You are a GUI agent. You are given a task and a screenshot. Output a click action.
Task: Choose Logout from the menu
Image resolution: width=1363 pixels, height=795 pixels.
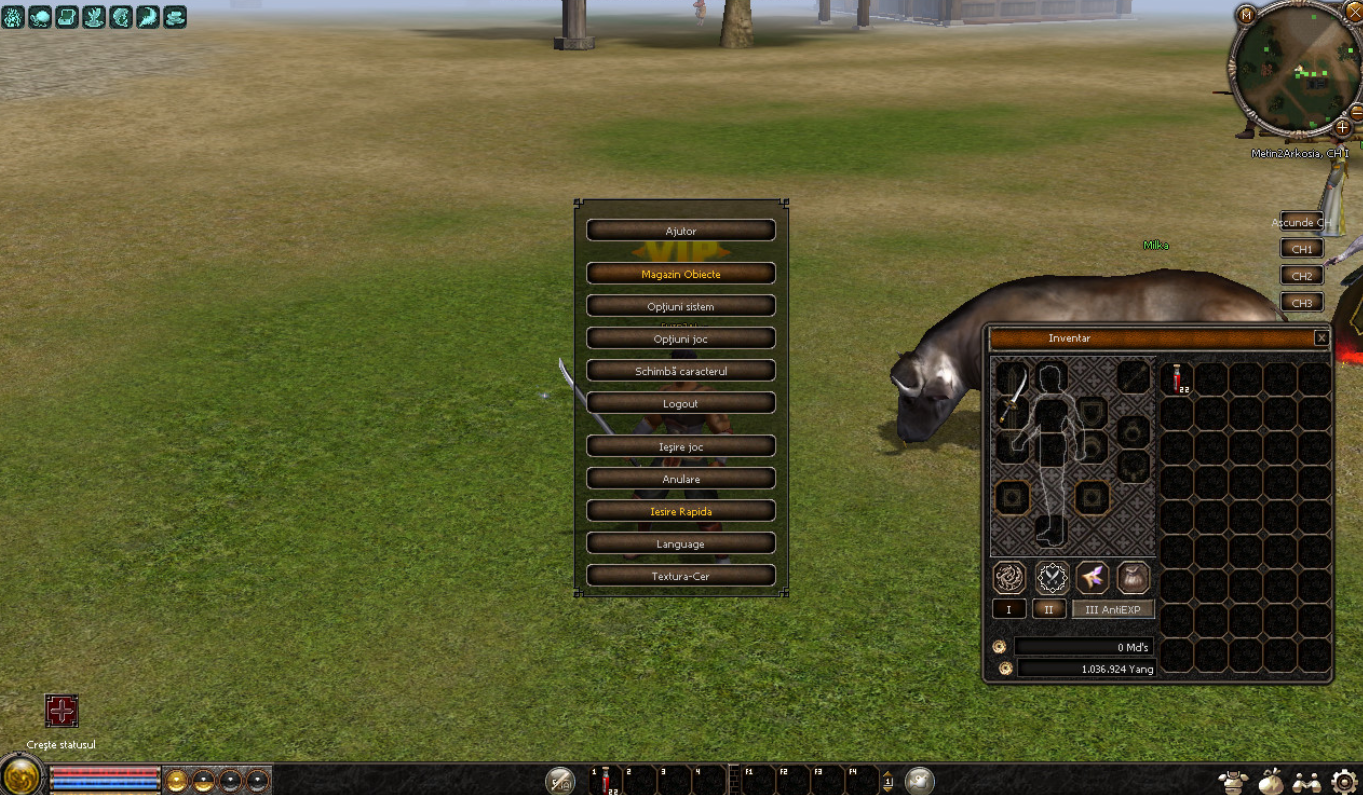coord(680,403)
